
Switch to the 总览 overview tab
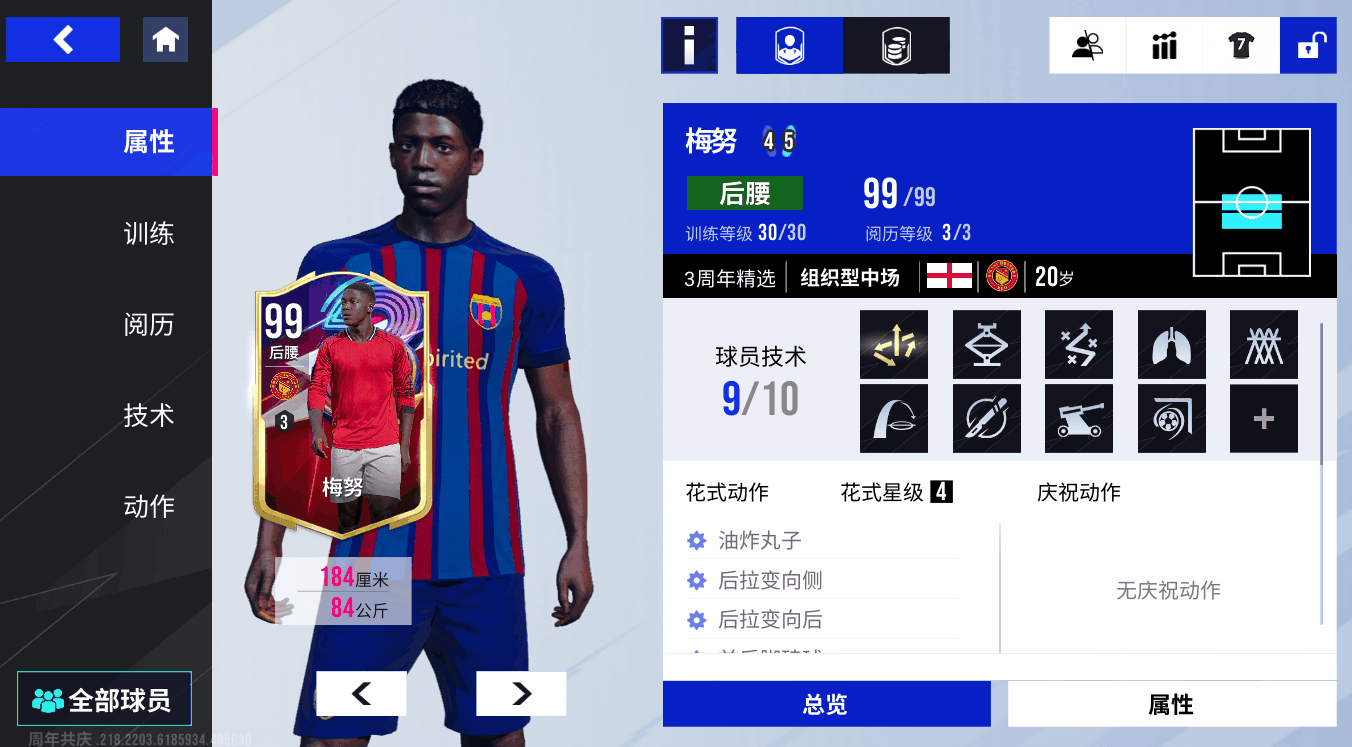pyautogui.click(x=826, y=704)
